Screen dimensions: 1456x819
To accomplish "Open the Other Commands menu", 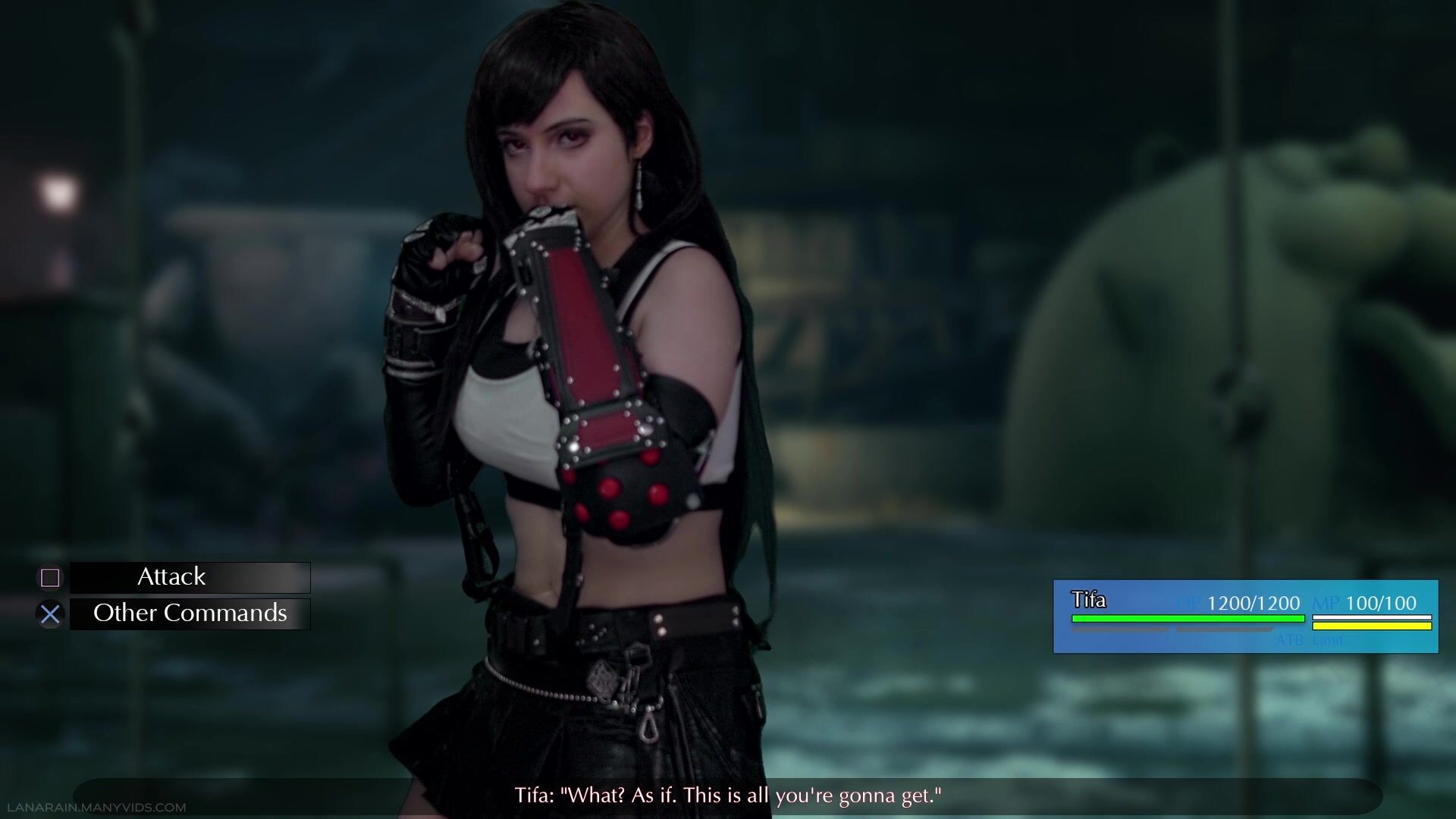I will 190,613.
